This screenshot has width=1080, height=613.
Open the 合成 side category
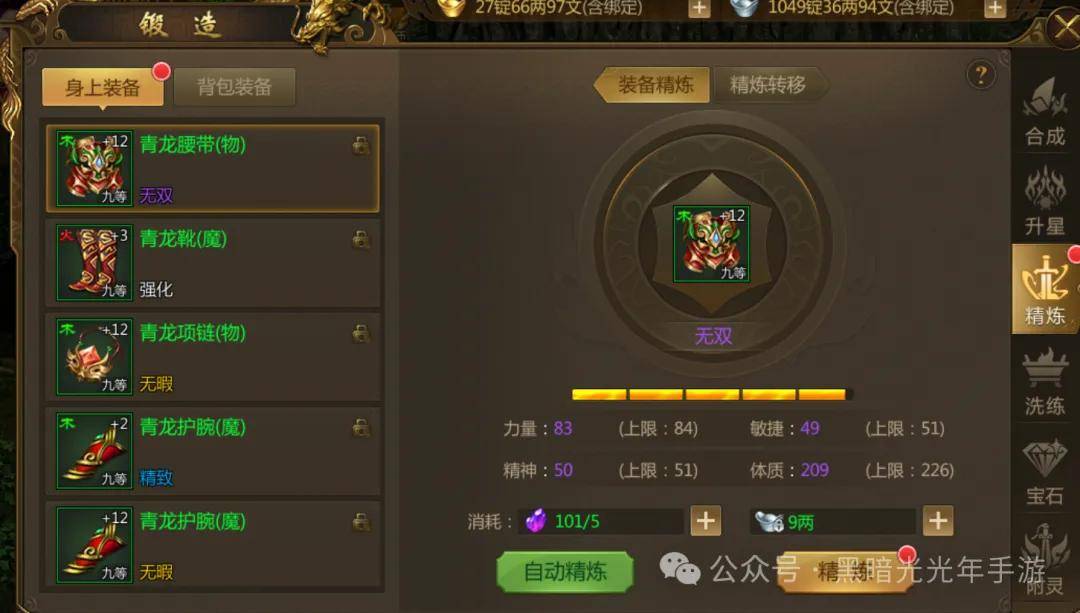pos(1045,113)
